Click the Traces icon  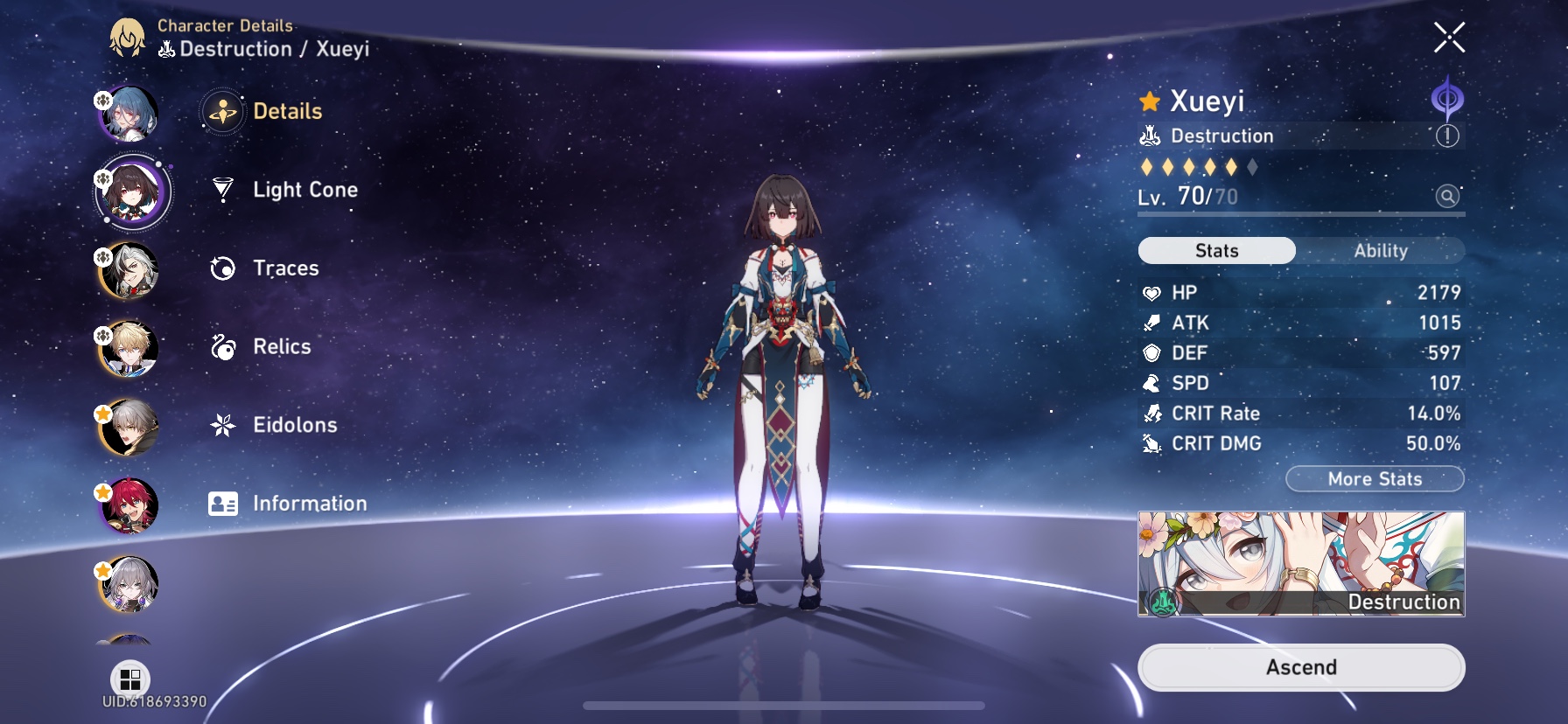point(224,268)
